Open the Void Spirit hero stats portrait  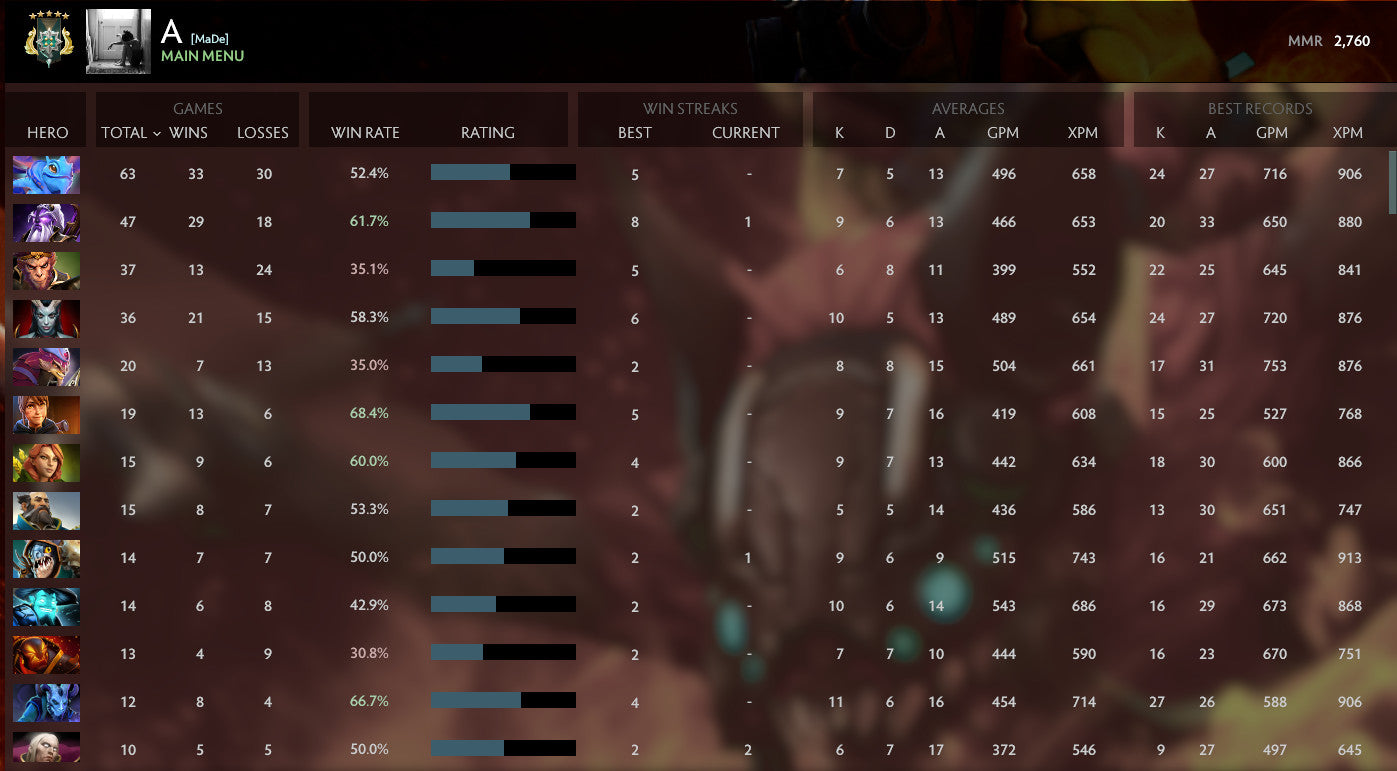point(45,221)
